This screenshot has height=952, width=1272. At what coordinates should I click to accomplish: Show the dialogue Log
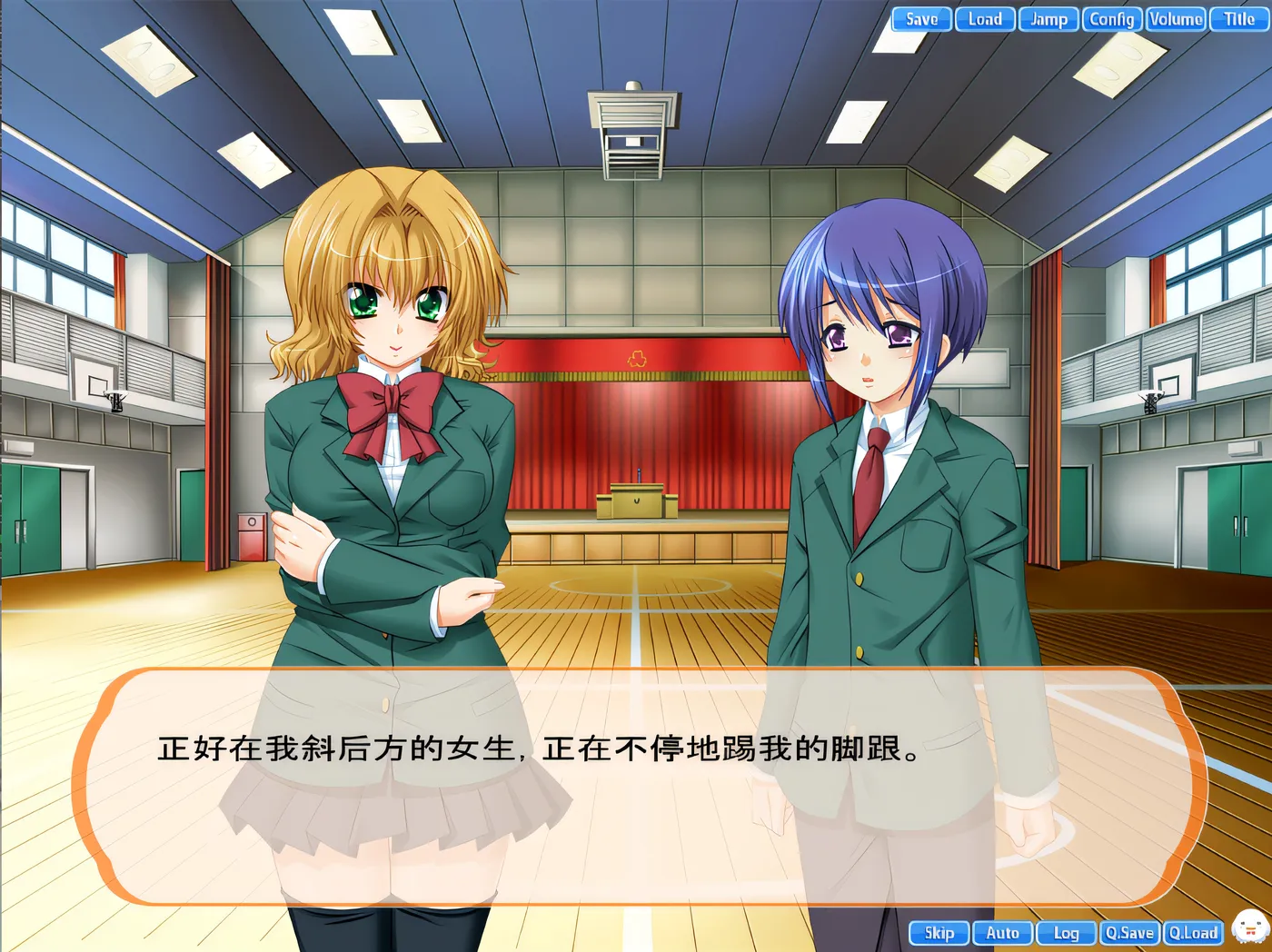point(1067,933)
